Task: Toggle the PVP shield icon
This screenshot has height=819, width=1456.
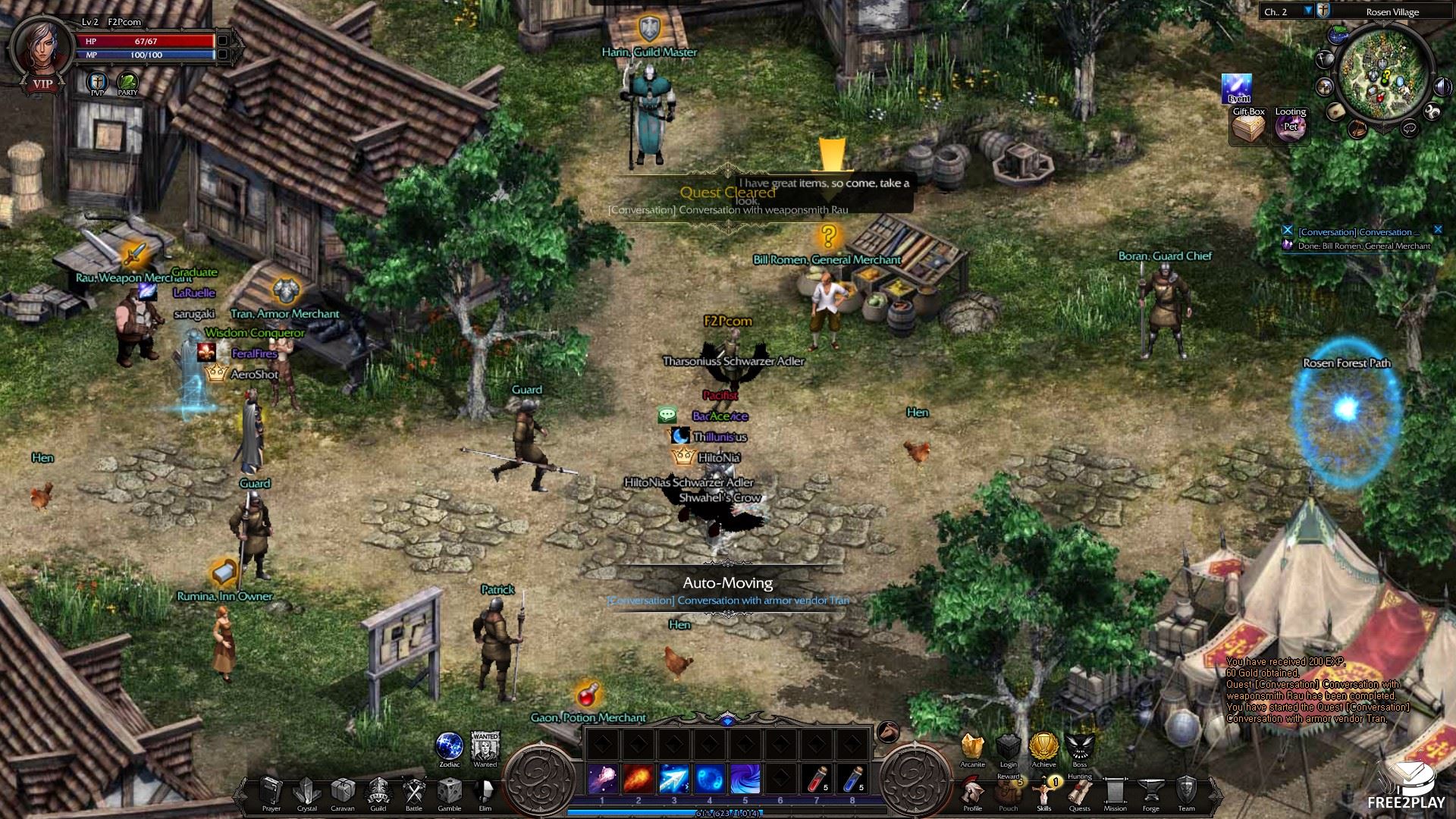Action: (x=97, y=82)
